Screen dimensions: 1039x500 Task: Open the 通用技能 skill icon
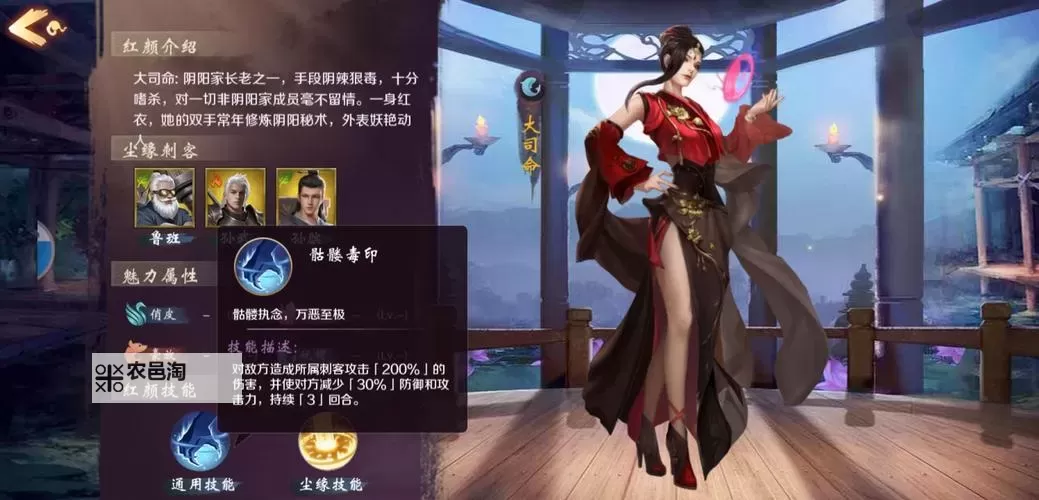coord(200,441)
